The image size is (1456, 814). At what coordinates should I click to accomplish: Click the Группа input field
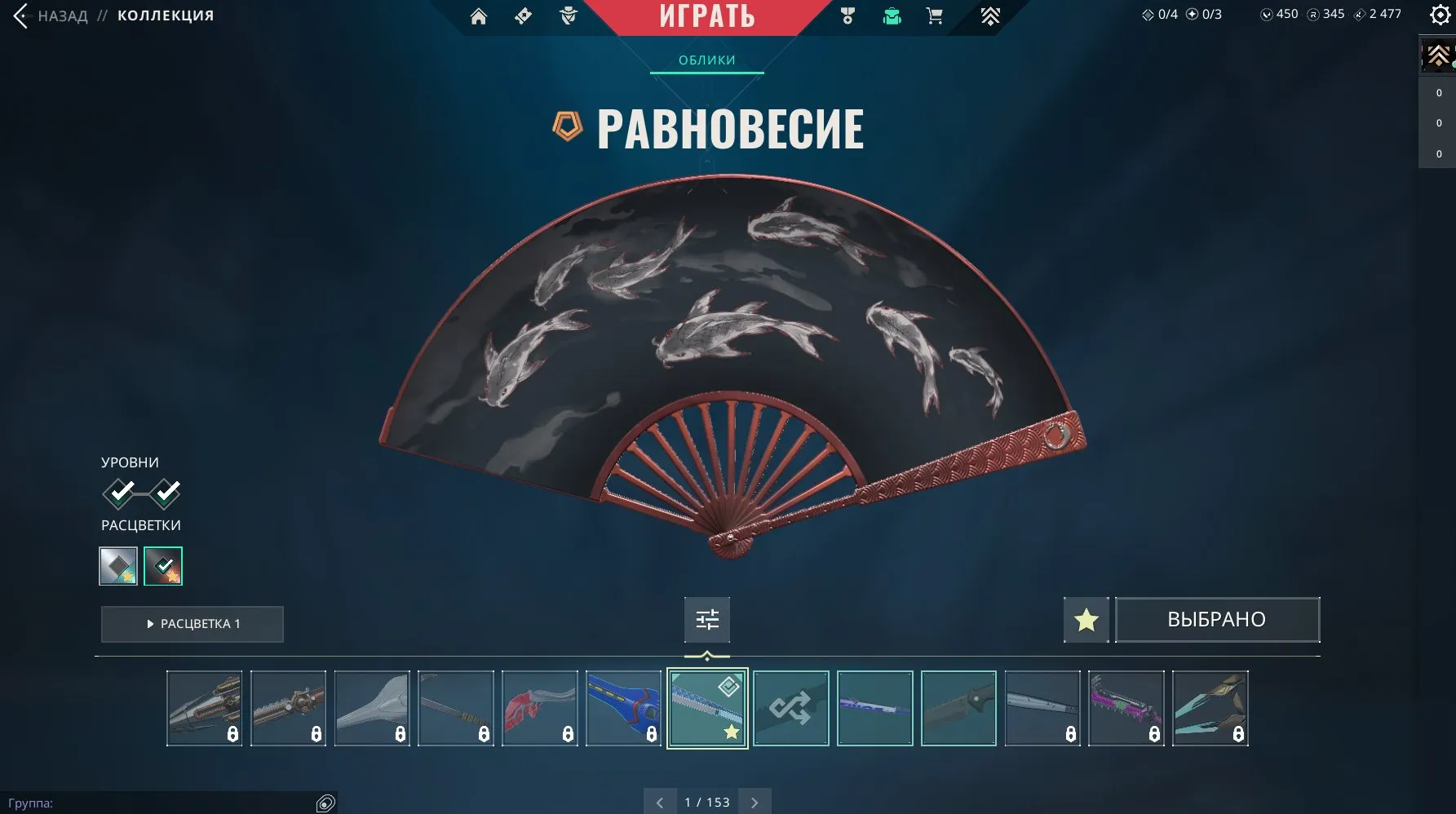163,803
